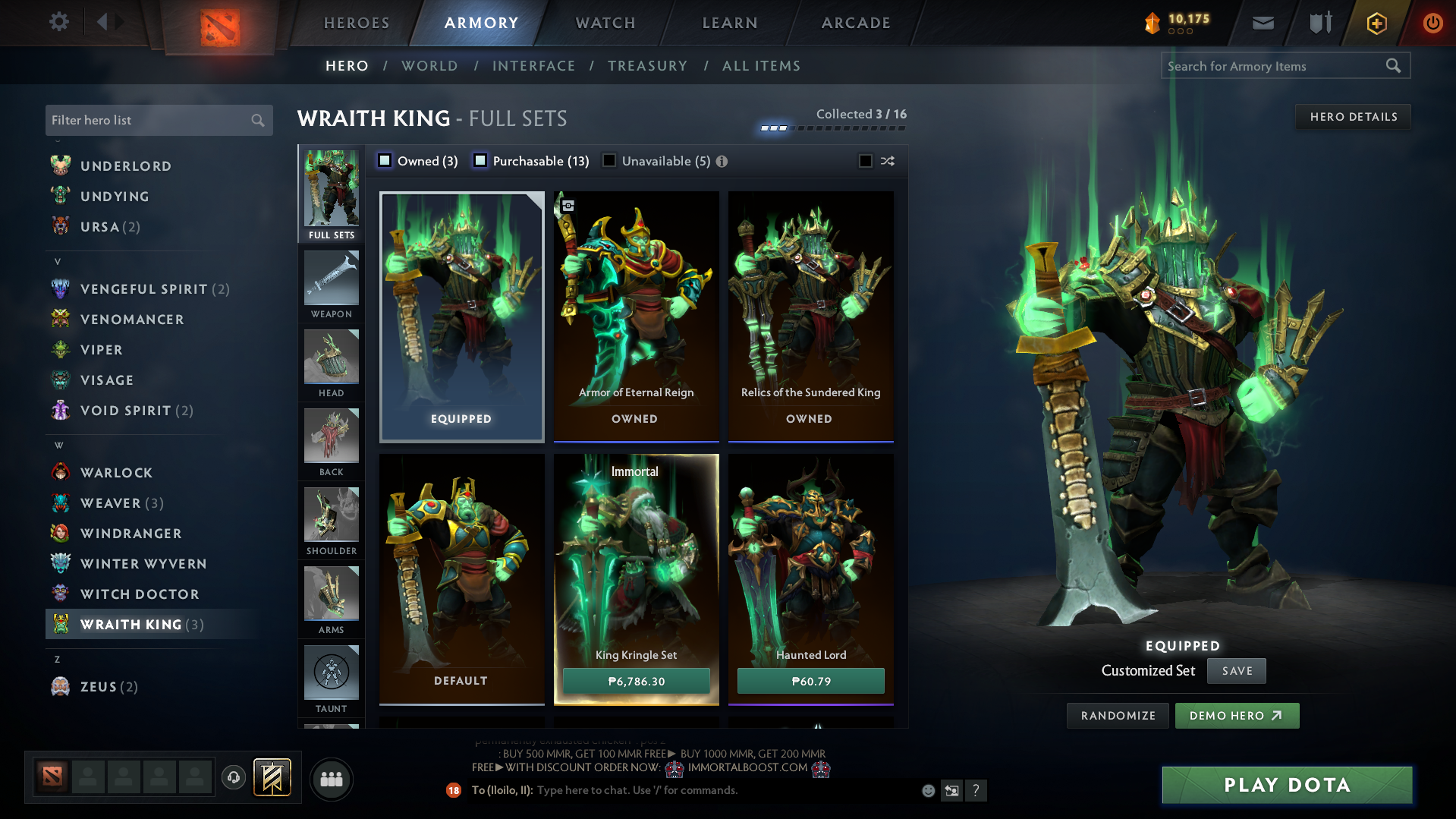Click the Collected 3/16 progress dots
The width and height of the screenshot is (1456, 819).
831,127
